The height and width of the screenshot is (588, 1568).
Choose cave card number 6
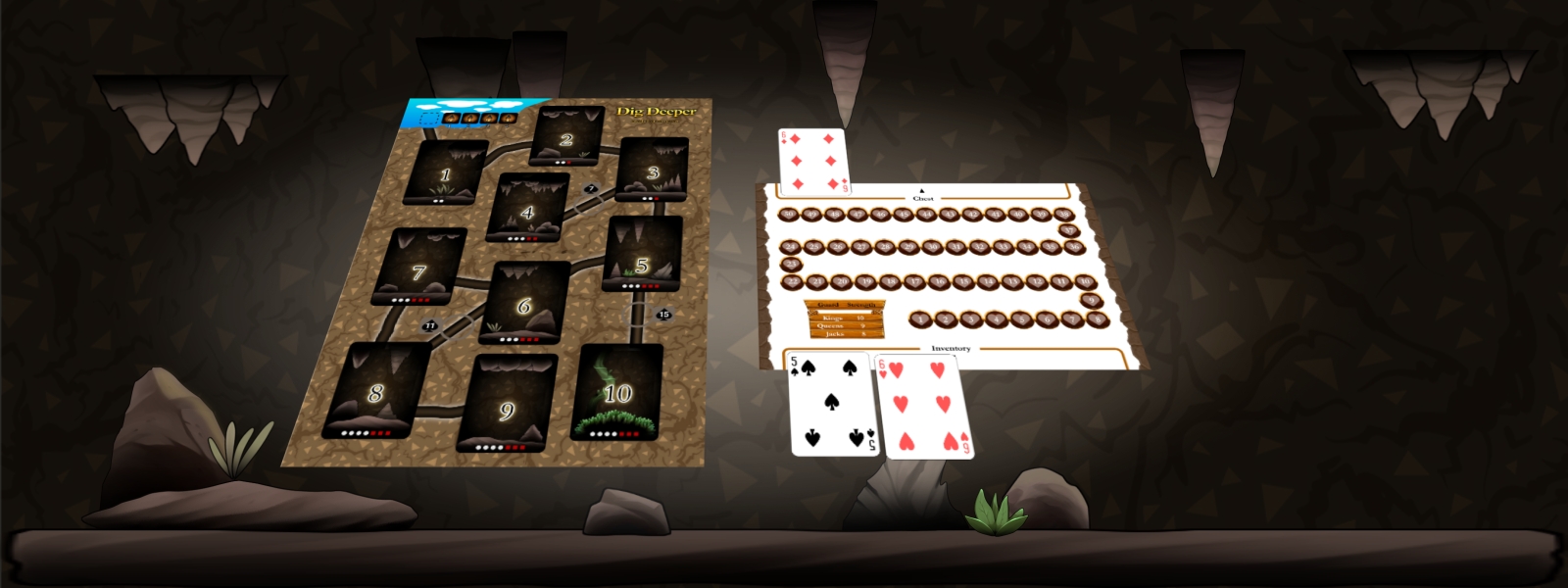point(528,303)
